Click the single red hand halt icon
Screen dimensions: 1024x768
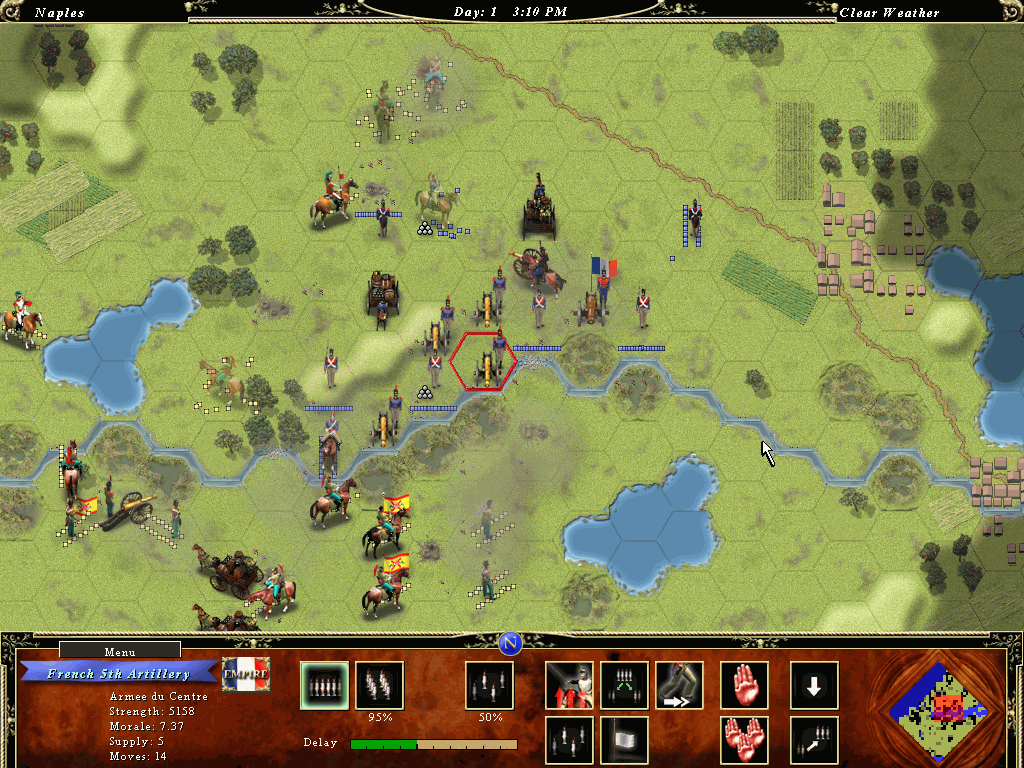pos(745,686)
